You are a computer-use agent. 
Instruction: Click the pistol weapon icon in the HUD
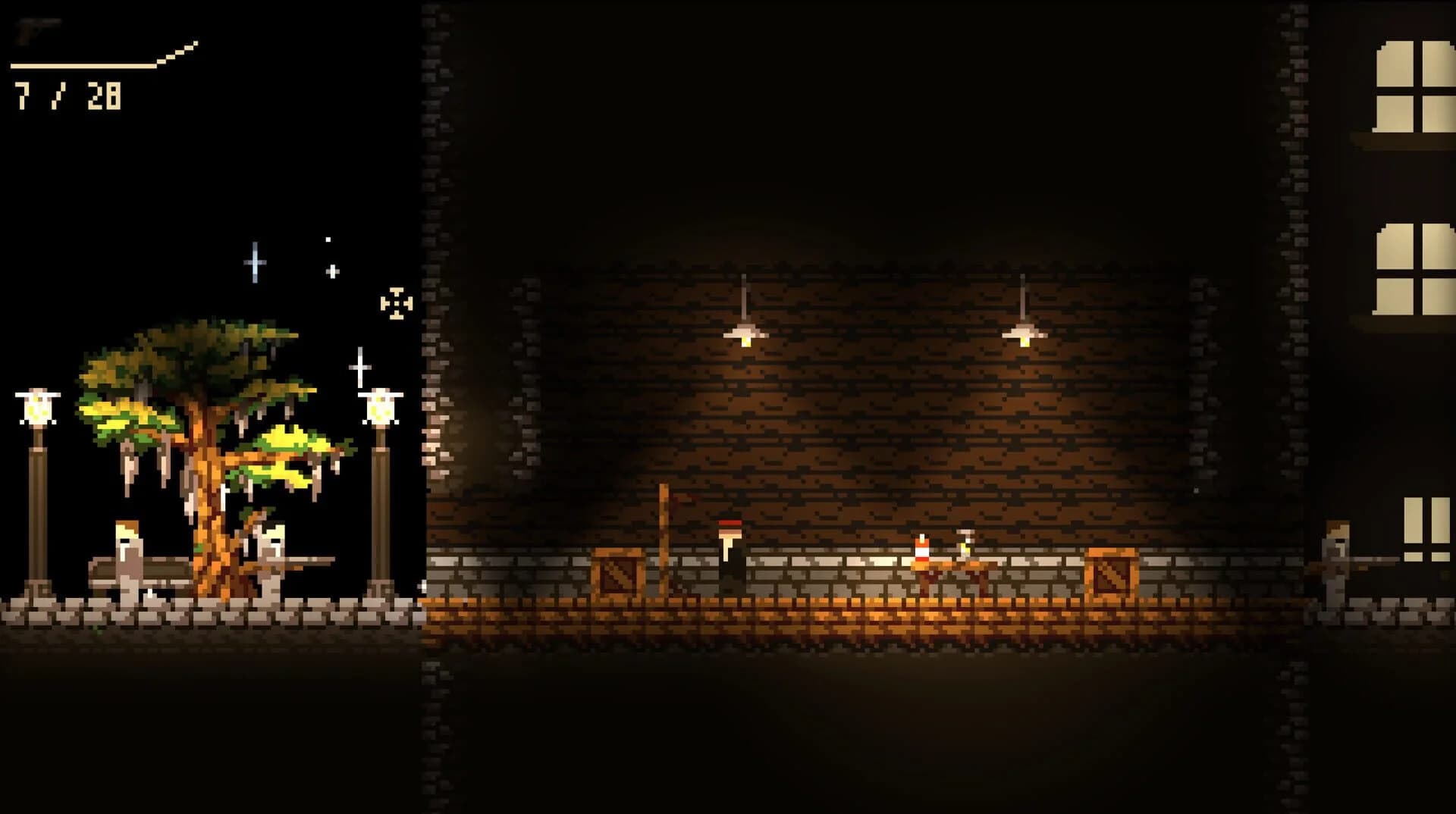[34, 30]
